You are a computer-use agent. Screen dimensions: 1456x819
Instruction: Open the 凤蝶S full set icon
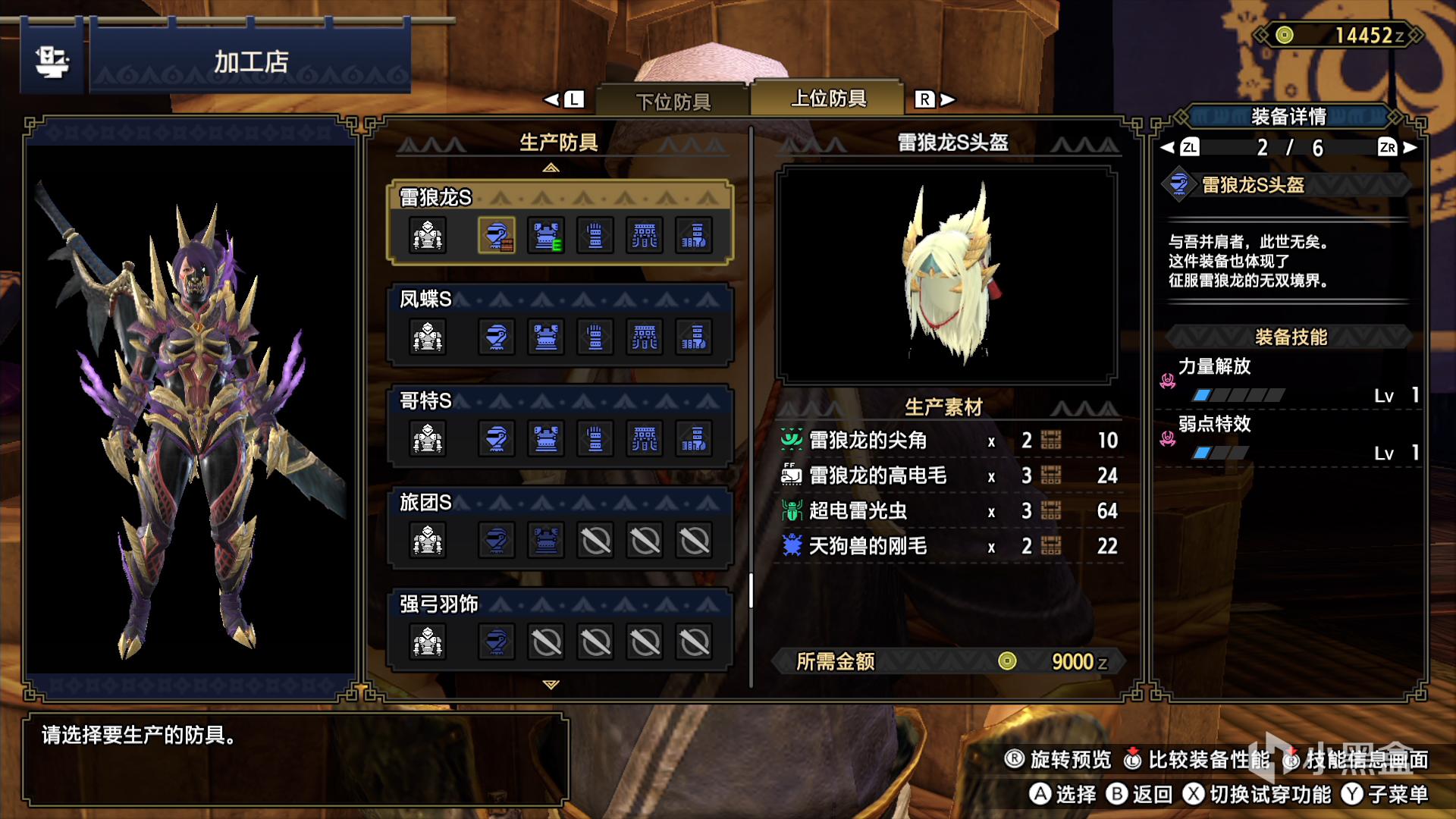coord(428,337)
